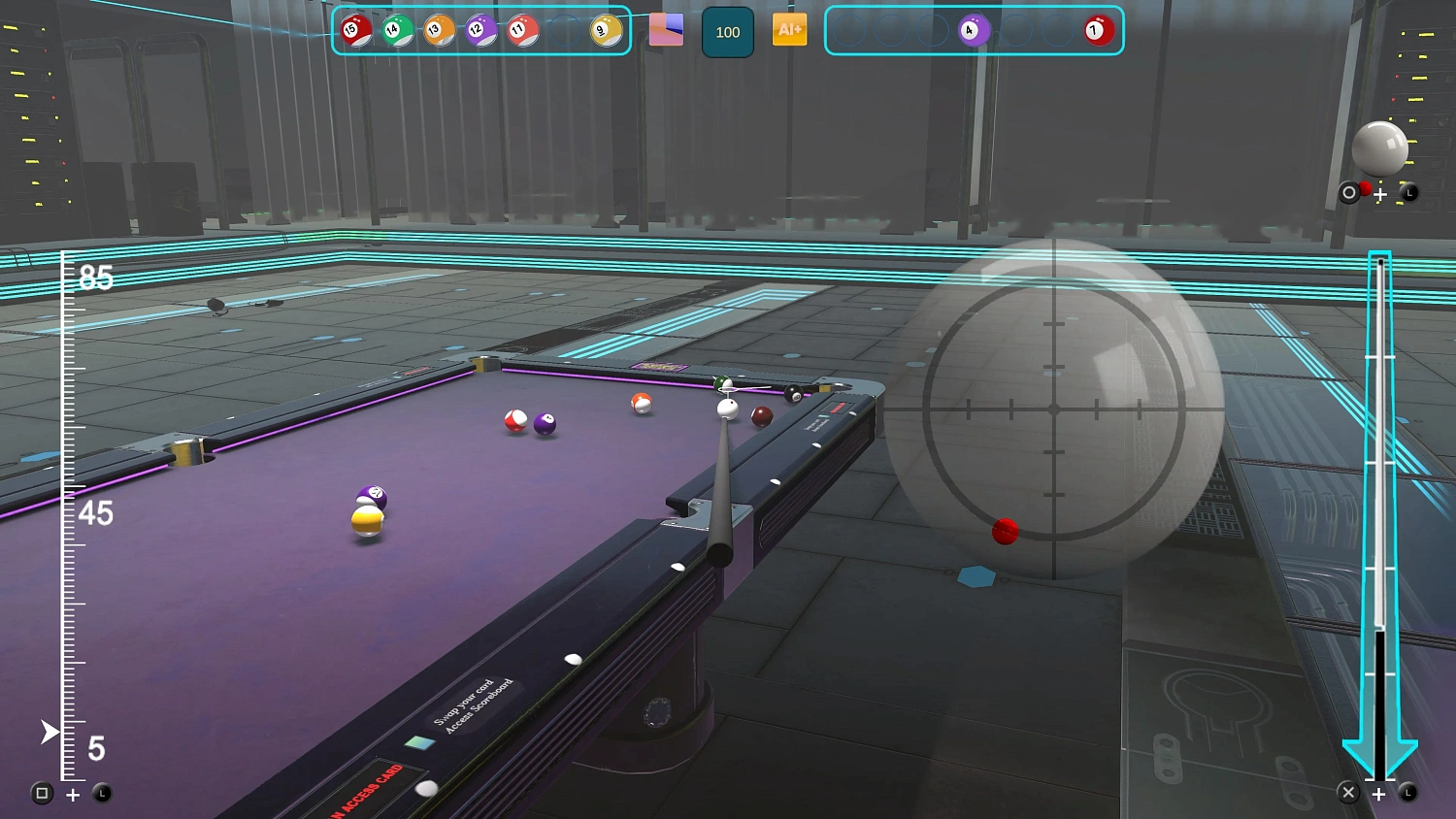Click the AI+ badge near the top bar
The width and height of the screenshot is (1456, 819).
click(789, 30)
